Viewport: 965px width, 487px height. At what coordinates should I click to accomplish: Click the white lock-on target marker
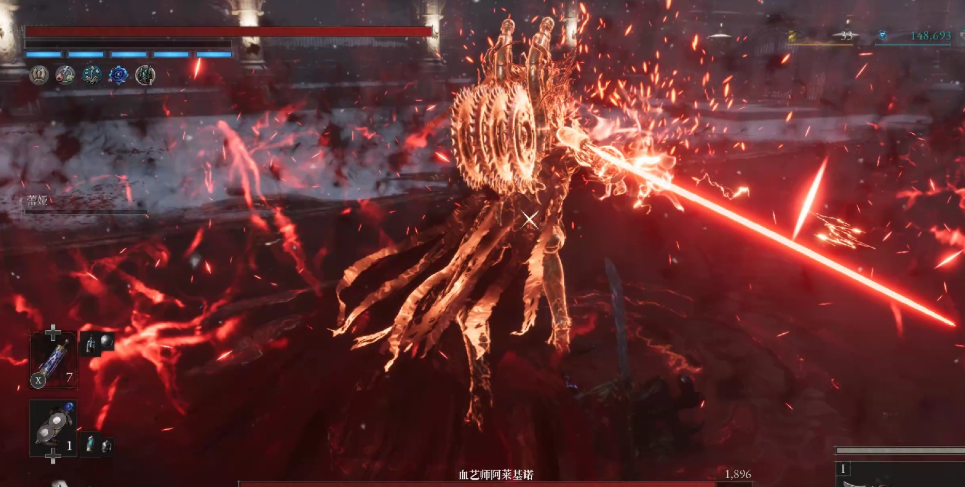[x=529, y=218]
